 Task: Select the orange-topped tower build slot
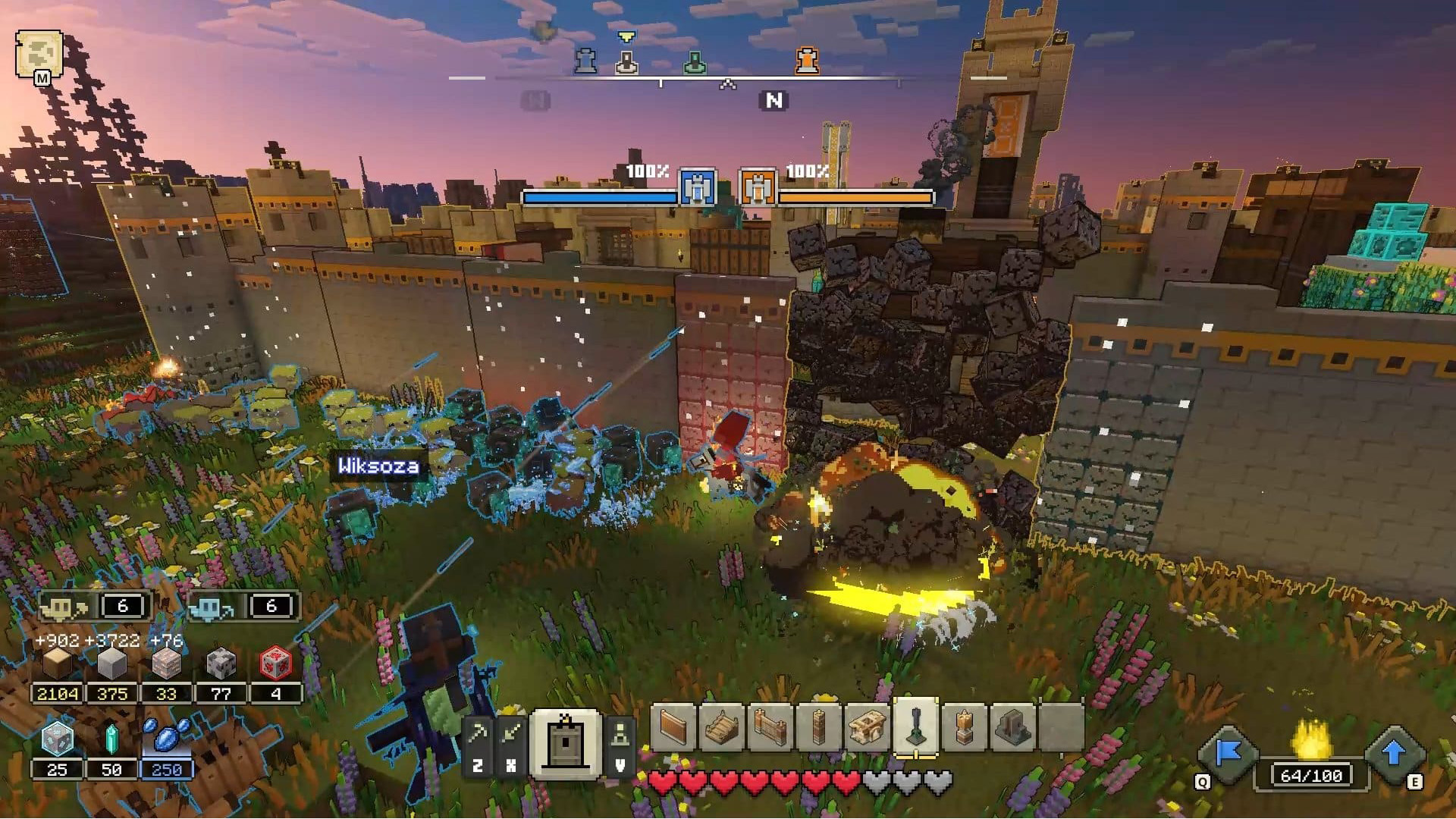tap(965, 727)
